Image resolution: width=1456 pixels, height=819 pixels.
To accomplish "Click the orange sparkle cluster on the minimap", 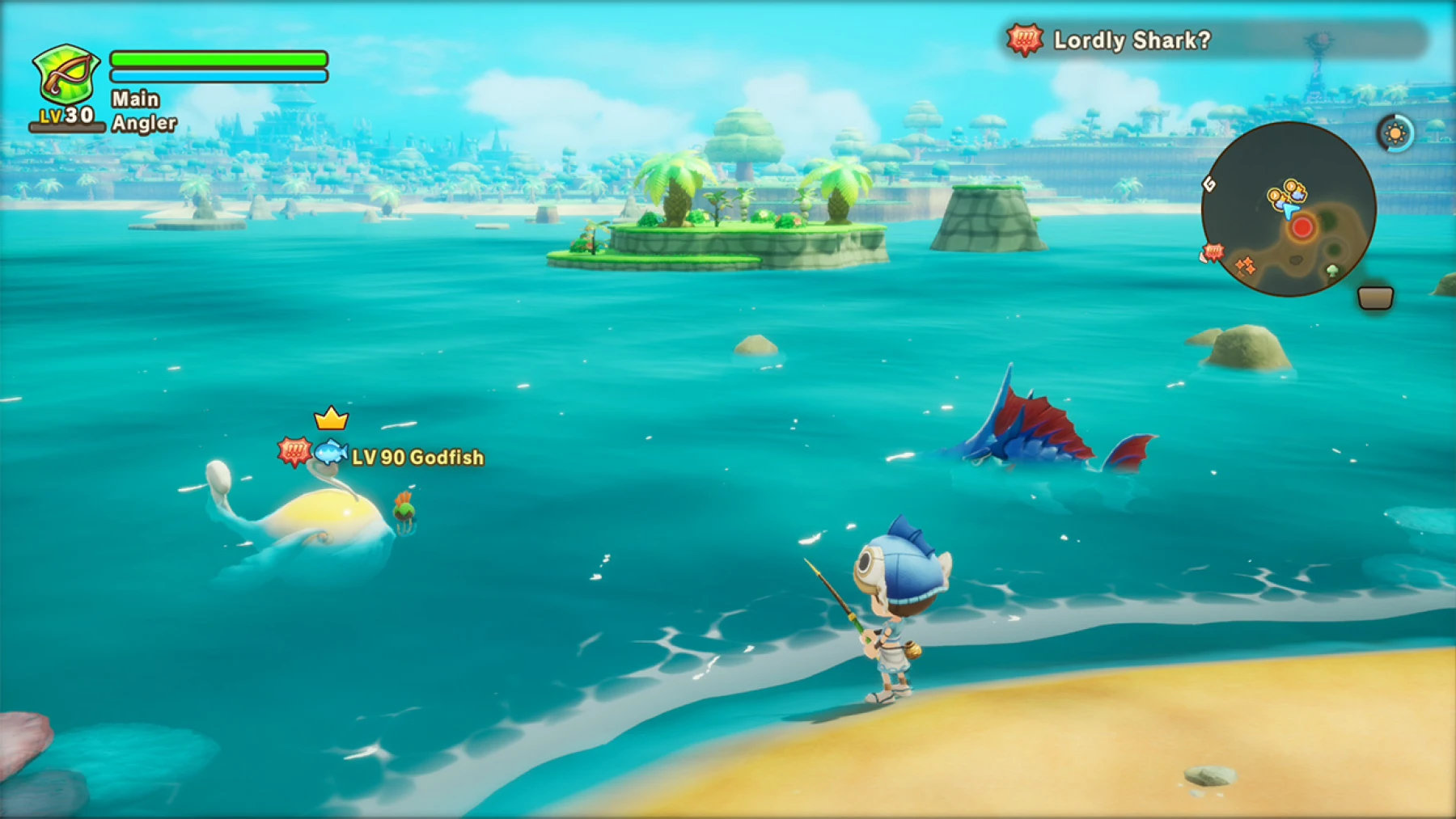I will (1246, 266).
